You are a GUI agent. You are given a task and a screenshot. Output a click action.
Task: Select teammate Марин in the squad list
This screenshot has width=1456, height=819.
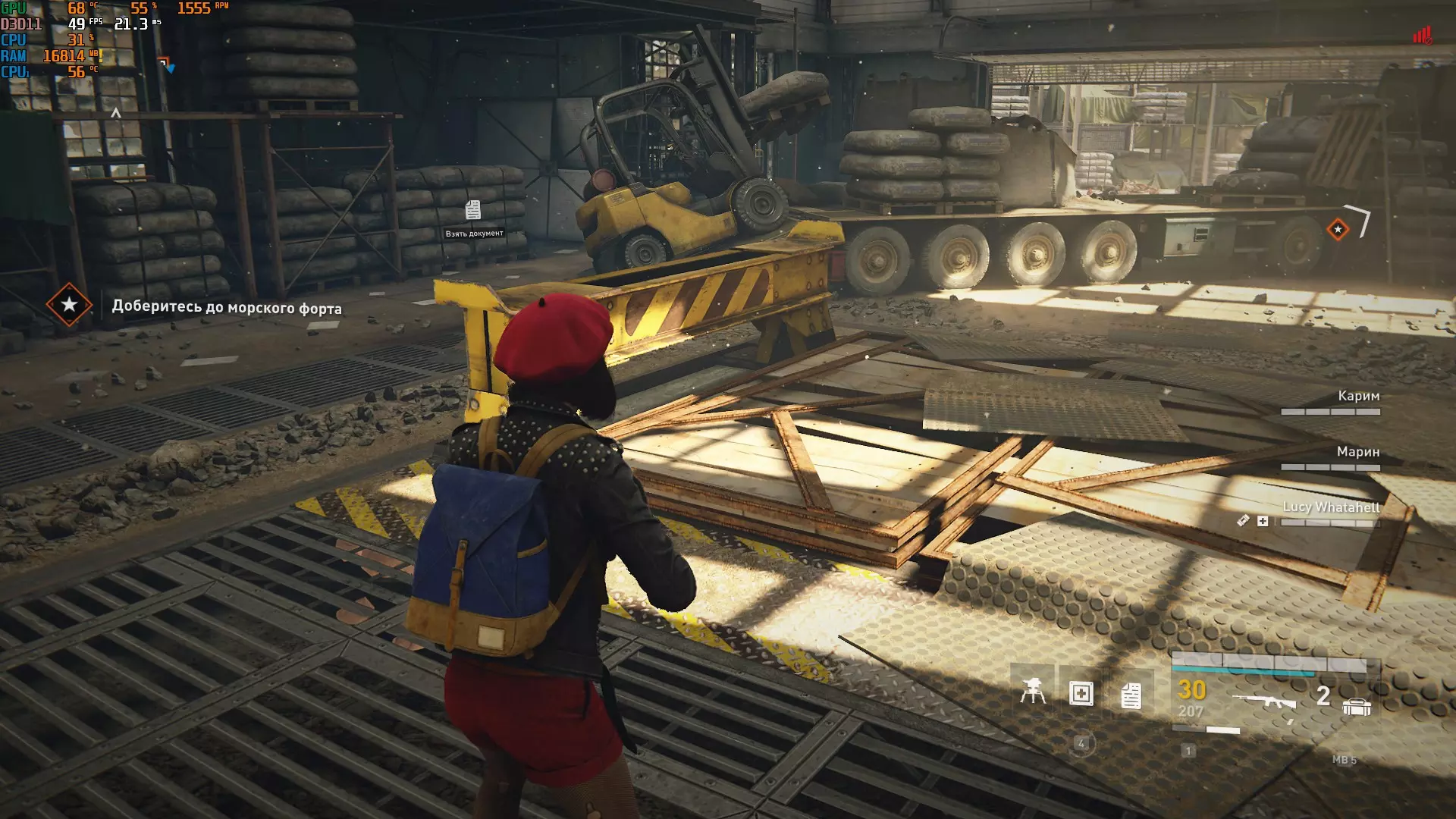coord(1357,452)
